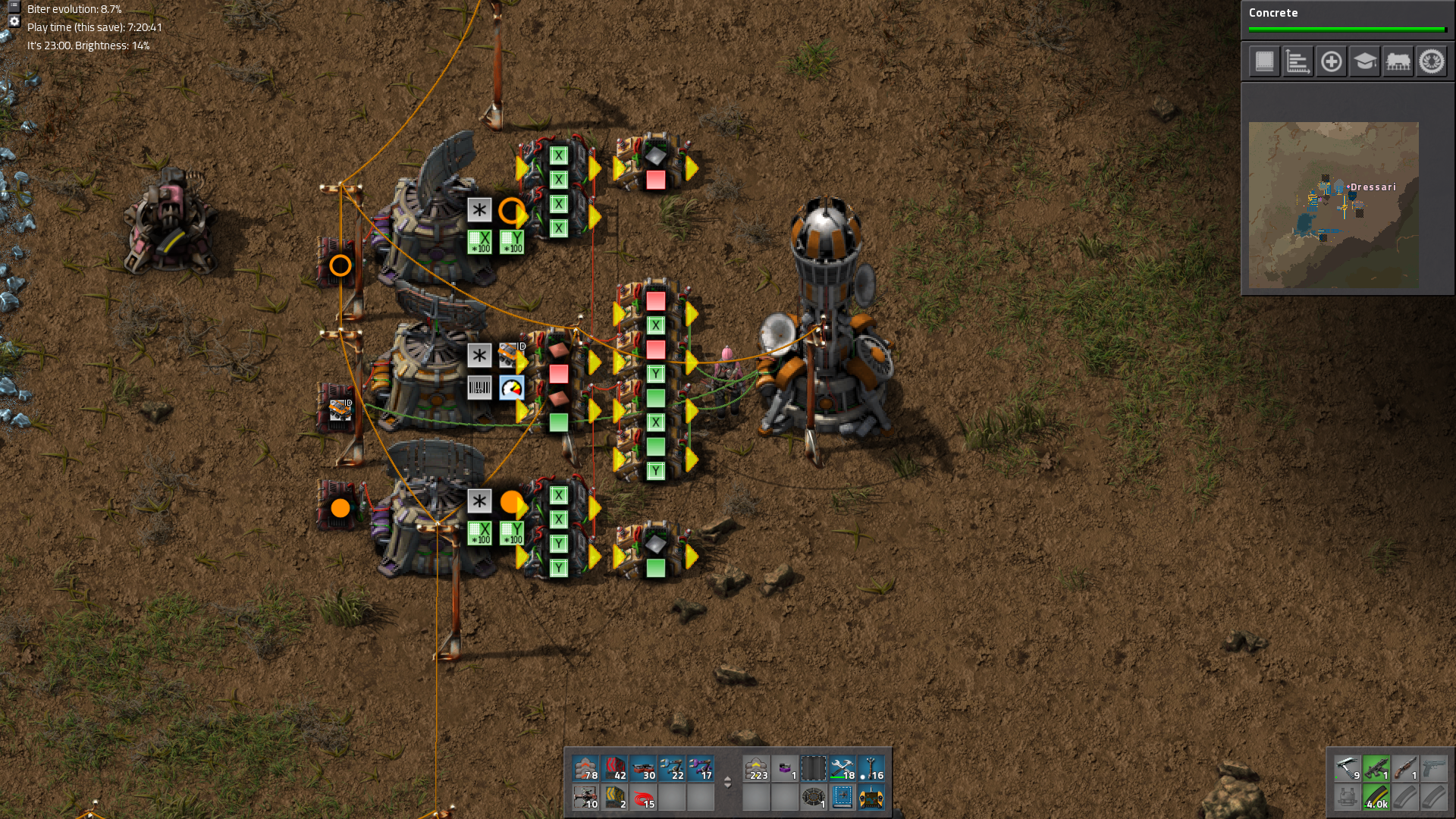Select the yellow remote controller slot
1456x819 pixels.
click(x=871, y=797)
